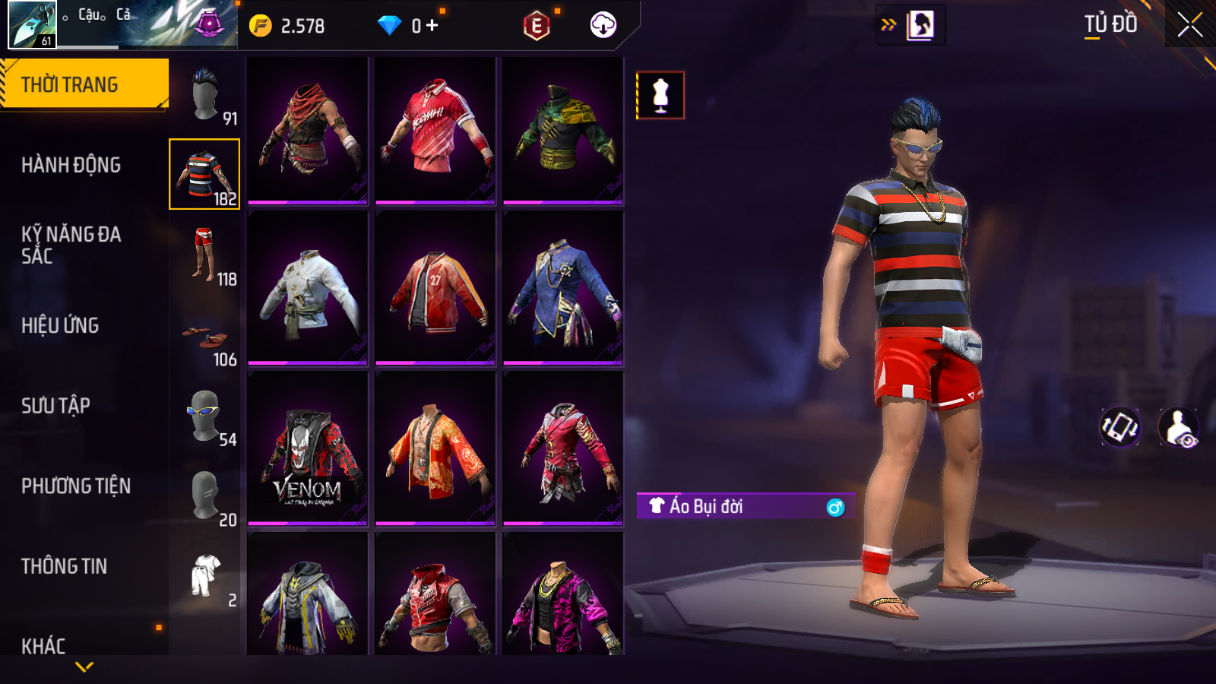Viewport: 1216px width, 684px height.
Task: Choose the pants category with 118 items
Action: pos(205,255)
